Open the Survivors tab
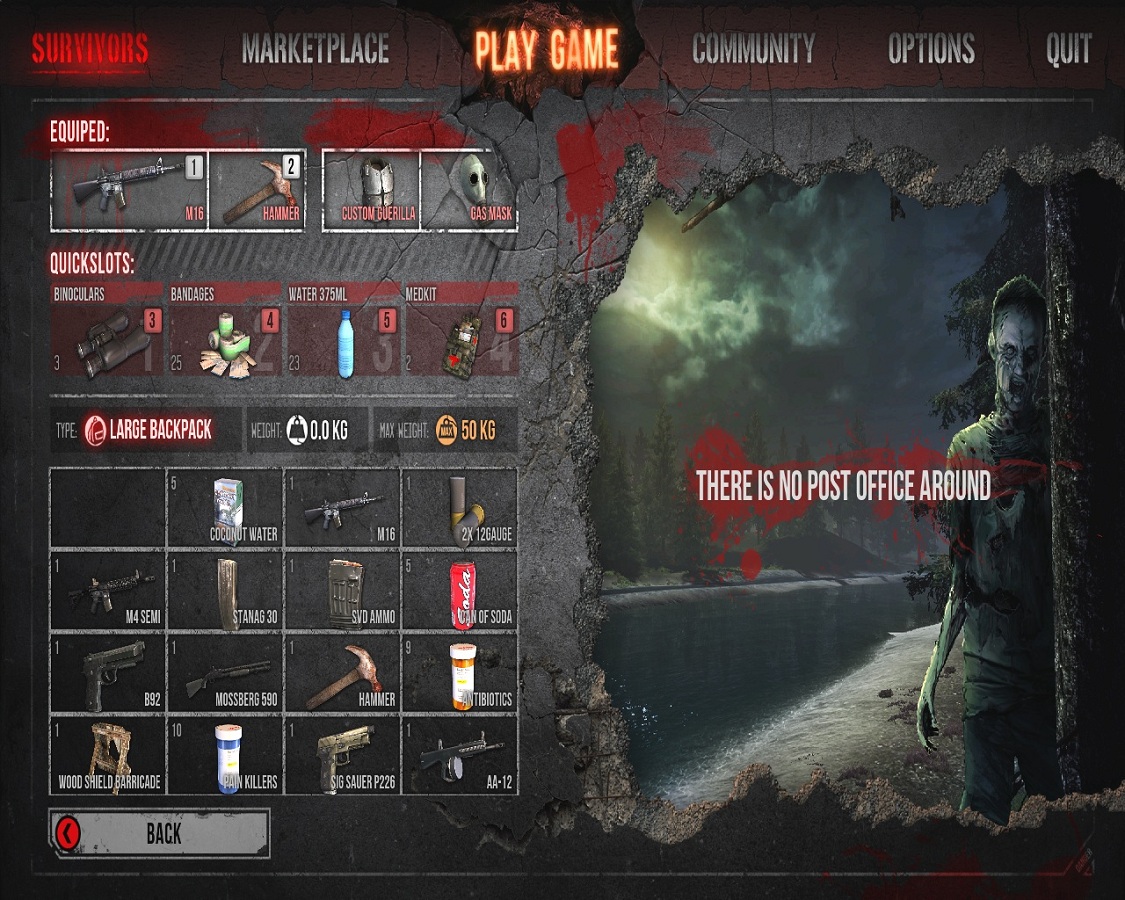The image size is (1125, 900). point(90,49)
